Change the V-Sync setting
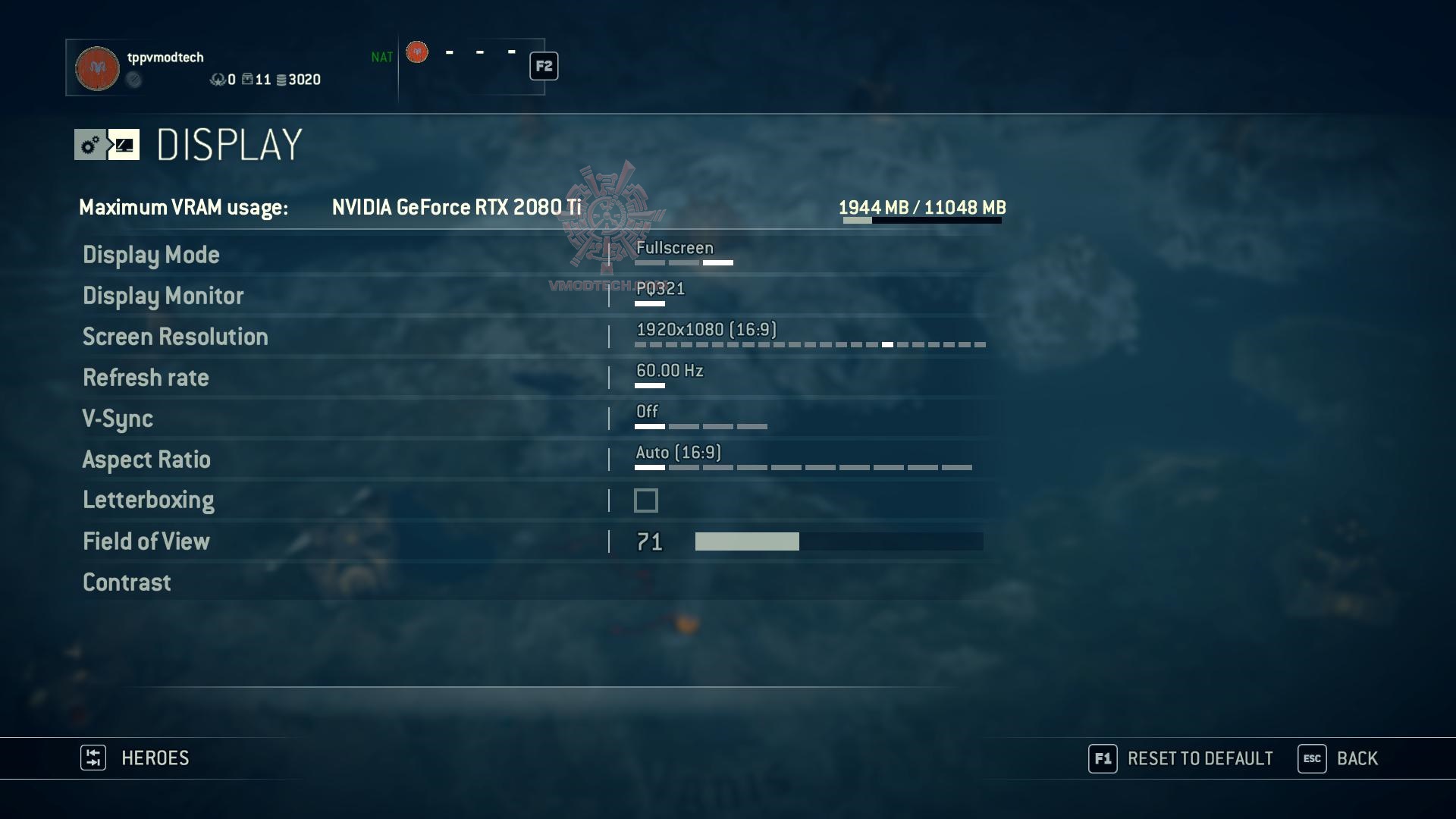 coord(118,419)
